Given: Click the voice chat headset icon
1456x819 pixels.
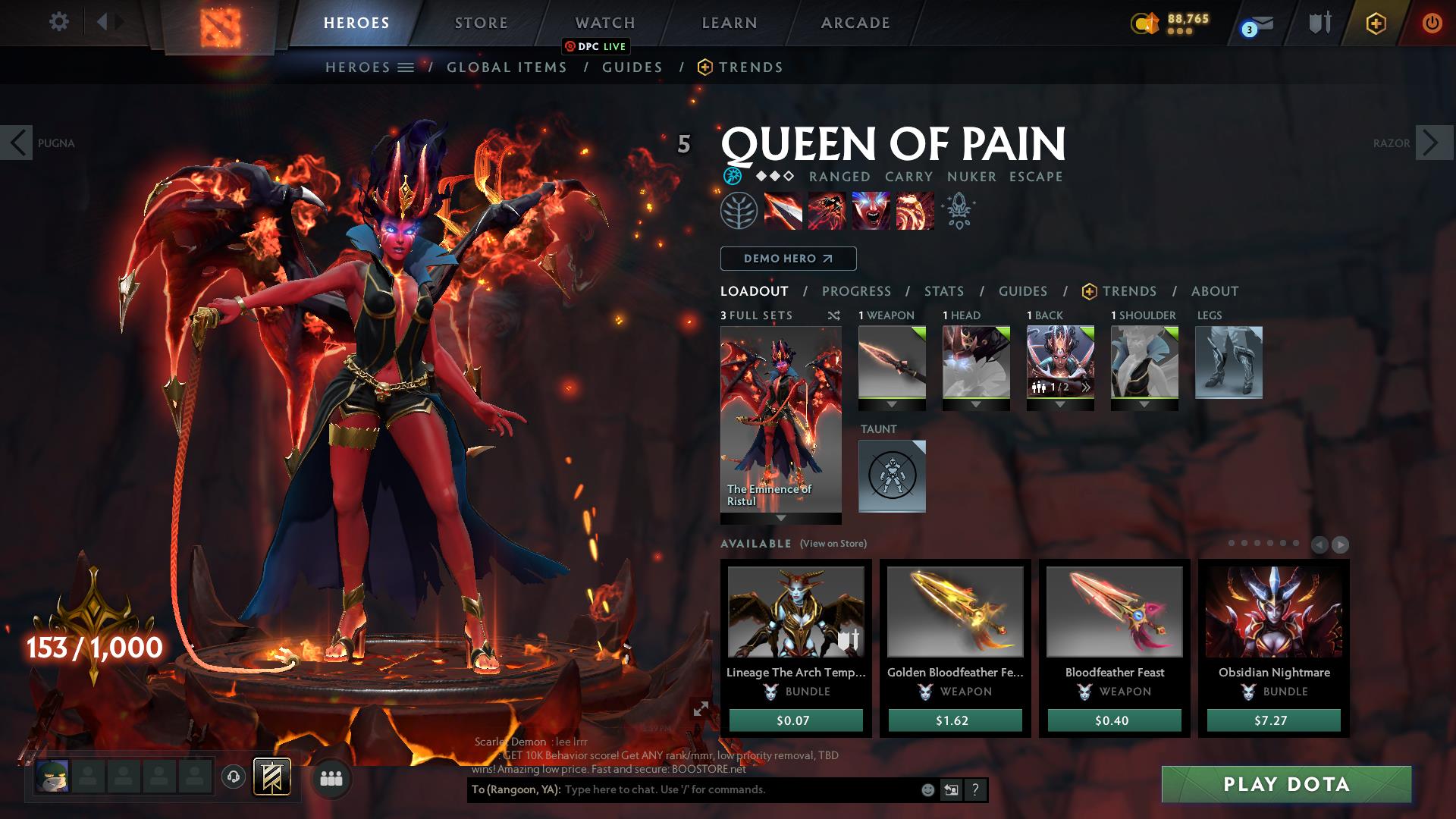Looking at the screenshot, I should (233, 777).
